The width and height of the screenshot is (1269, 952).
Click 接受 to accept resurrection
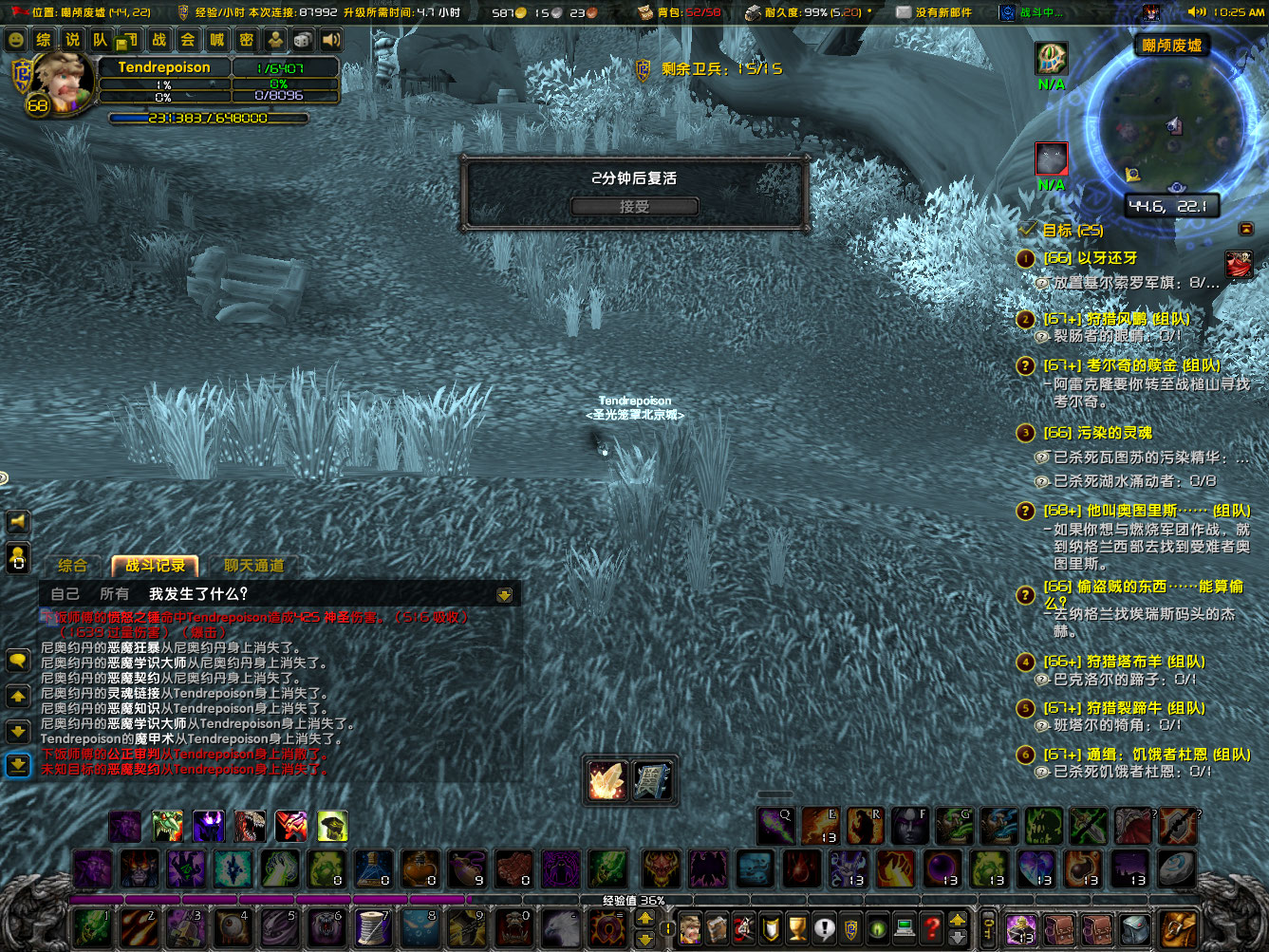coord(634,206)
